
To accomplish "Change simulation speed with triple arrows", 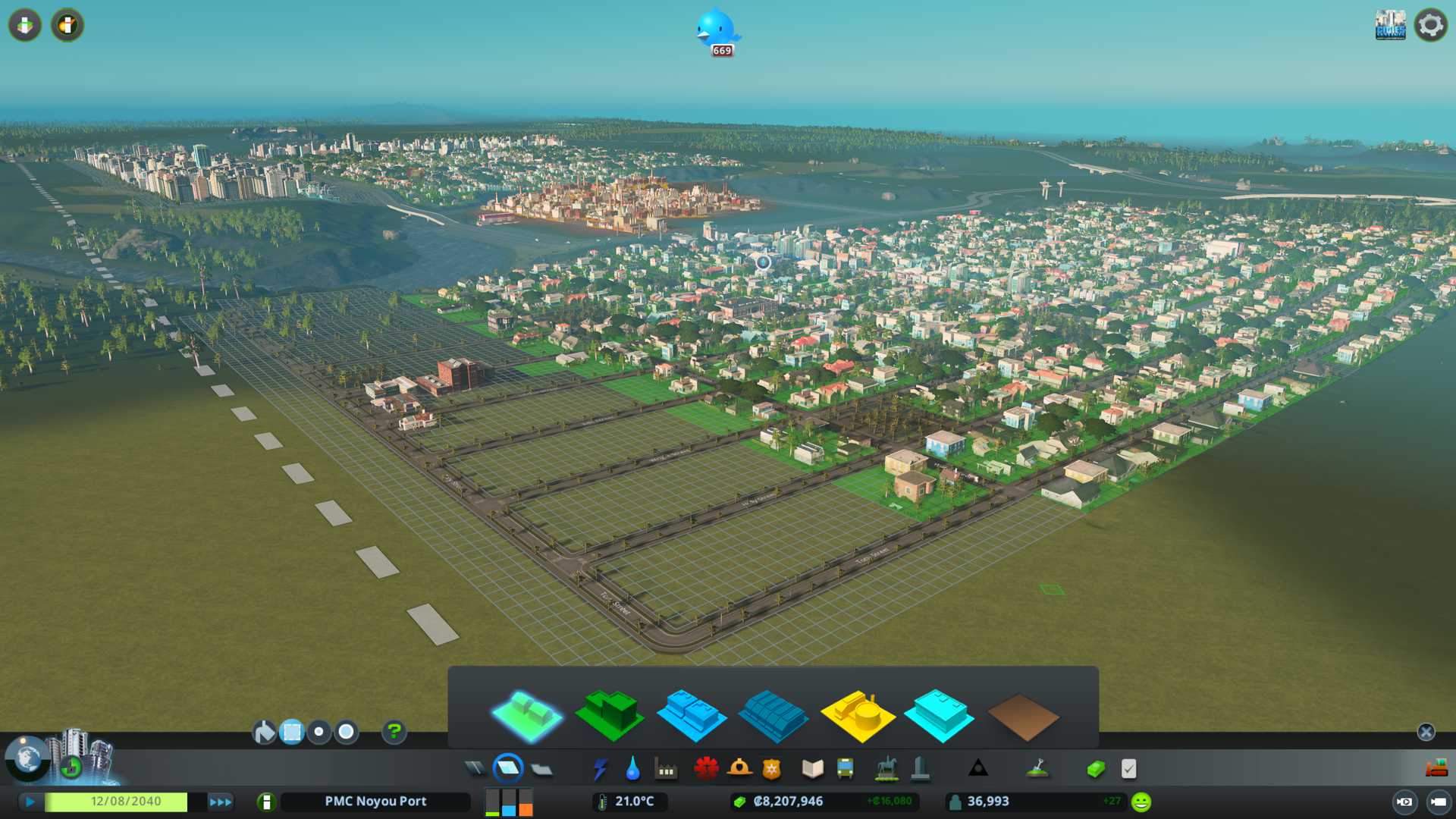I will tap(221, 802).
